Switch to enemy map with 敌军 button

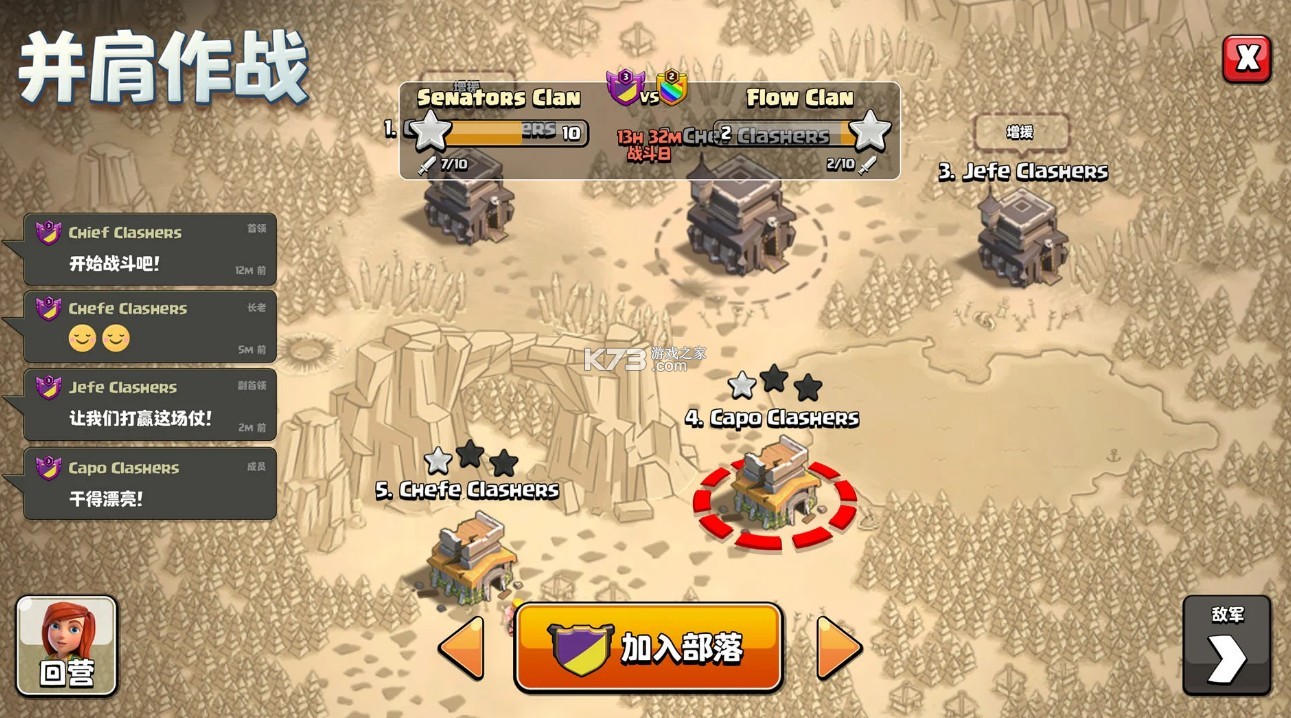[1226, 645]
